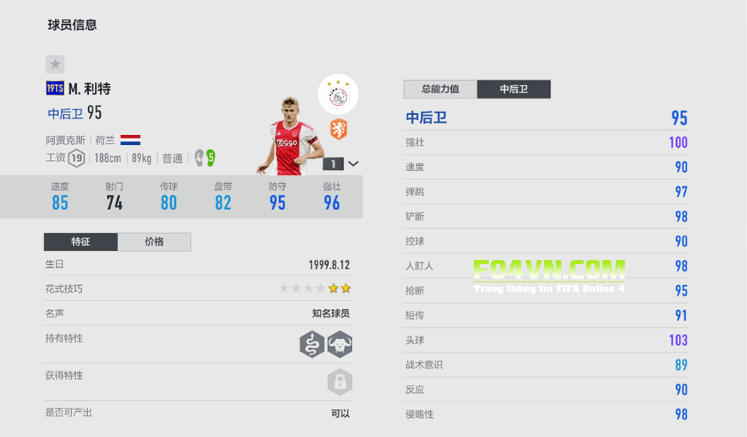747x437 pixels.
Task: Click the locked acquired-trait slot
Action: [340, 382]
